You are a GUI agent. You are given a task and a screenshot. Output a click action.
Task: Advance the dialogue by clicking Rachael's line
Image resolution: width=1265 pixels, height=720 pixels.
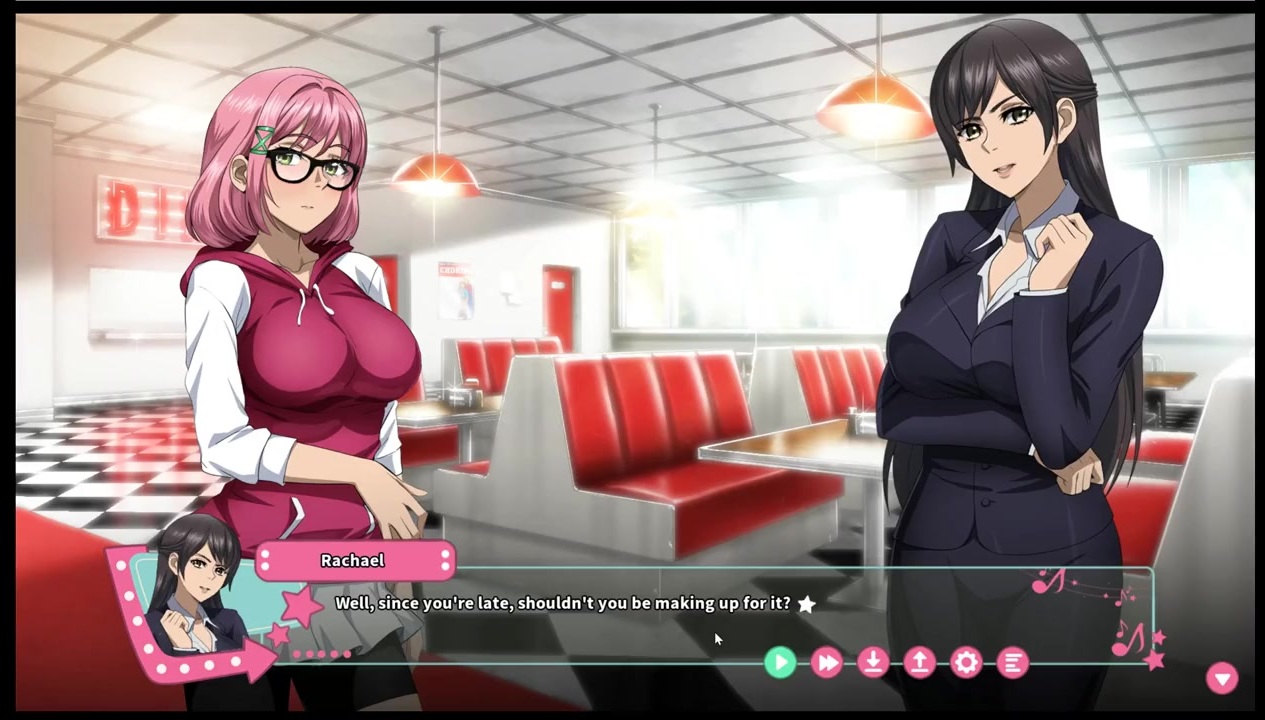point(562,604)
